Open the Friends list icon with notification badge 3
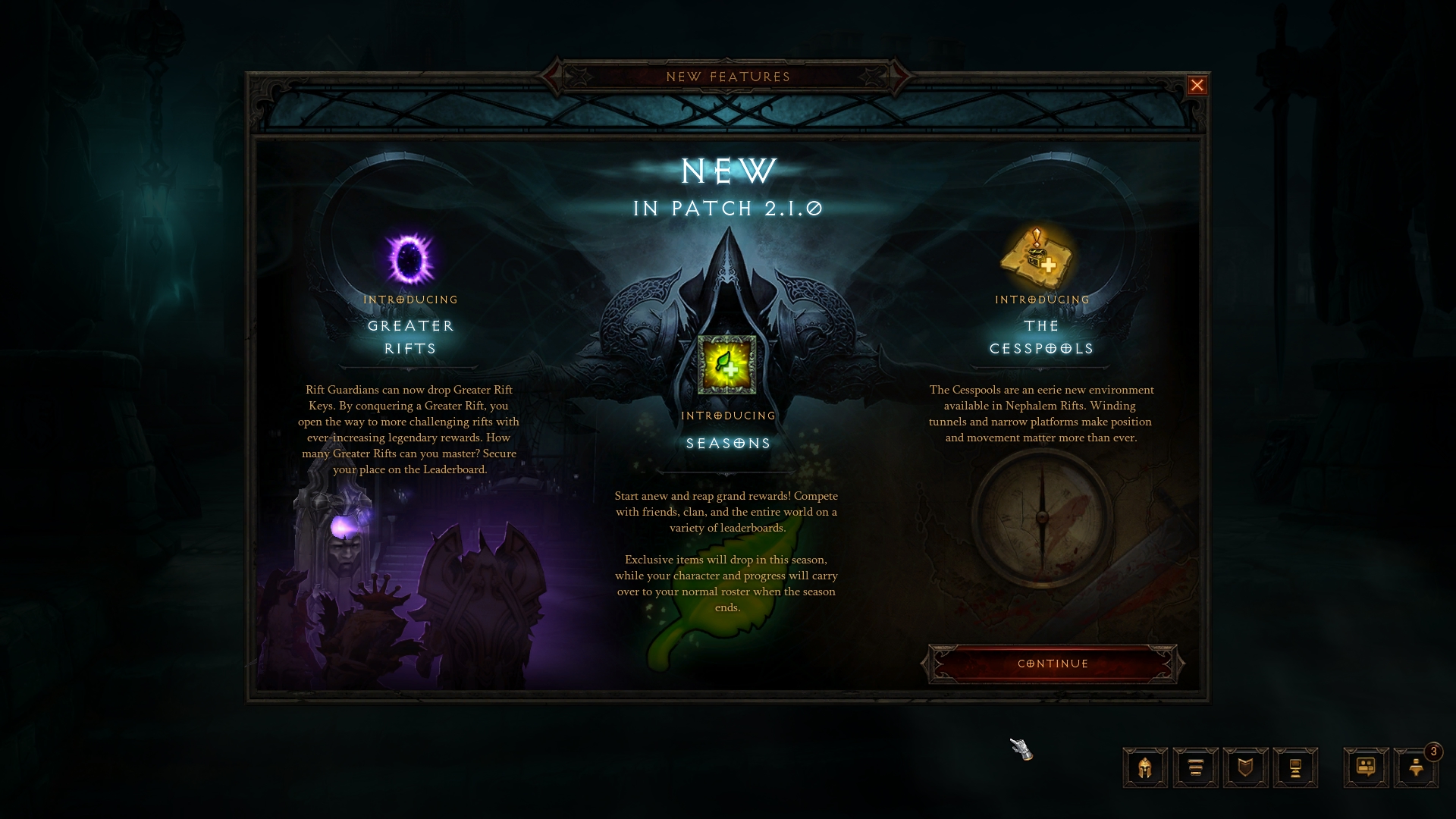1456x819 pixels. click(1417, 767)
